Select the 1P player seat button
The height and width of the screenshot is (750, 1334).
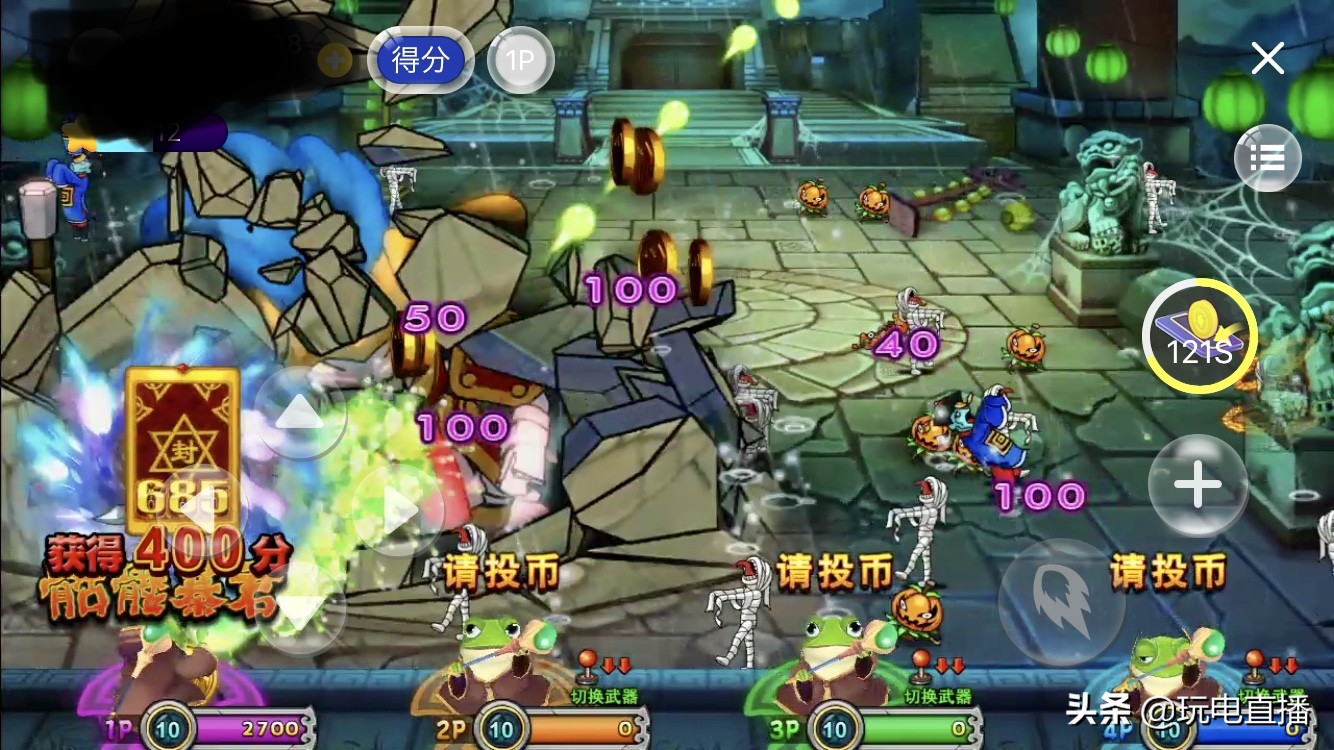pos(520,61)
